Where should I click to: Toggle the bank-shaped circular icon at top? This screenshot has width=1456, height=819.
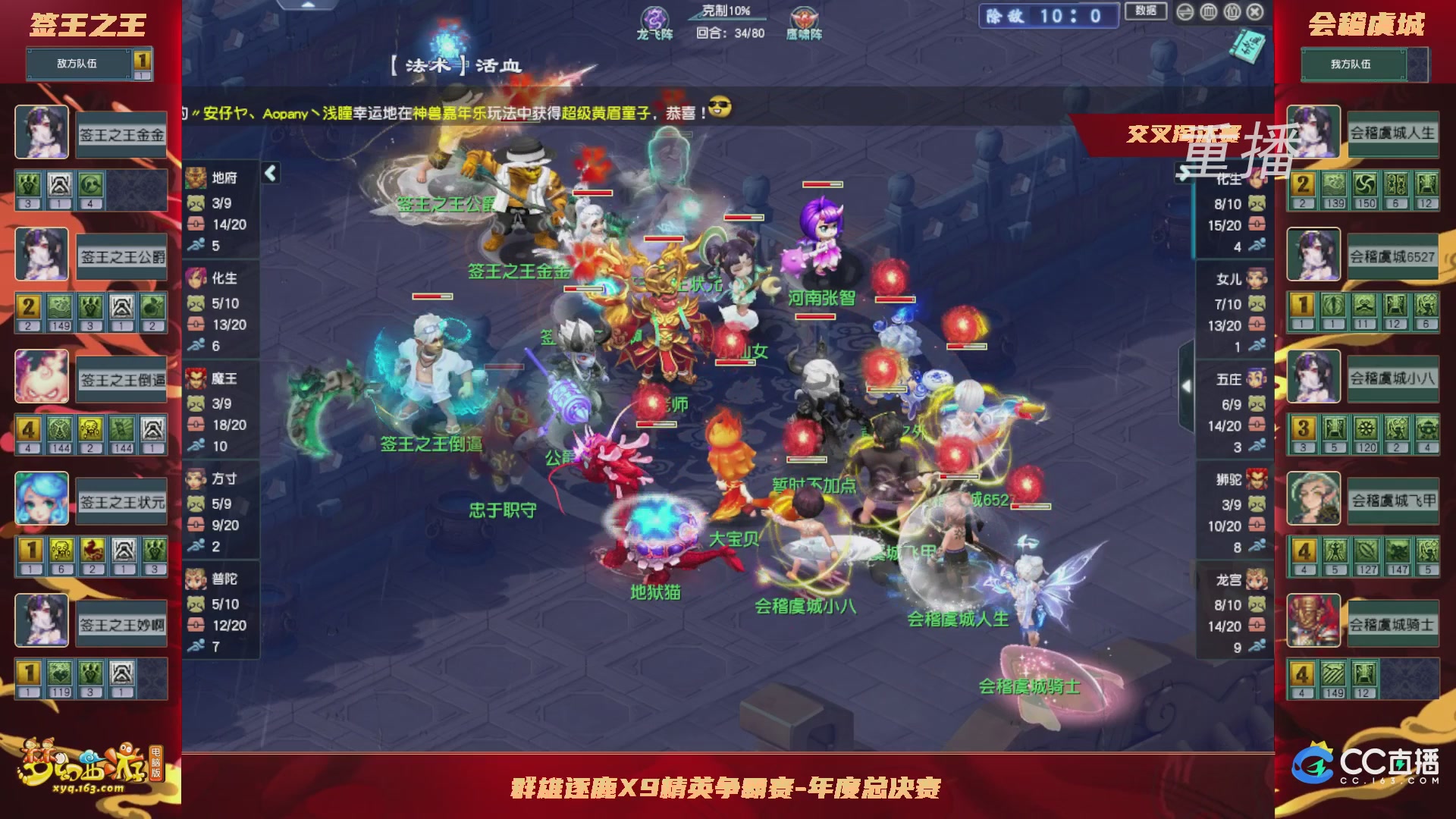coord(1208,11)
